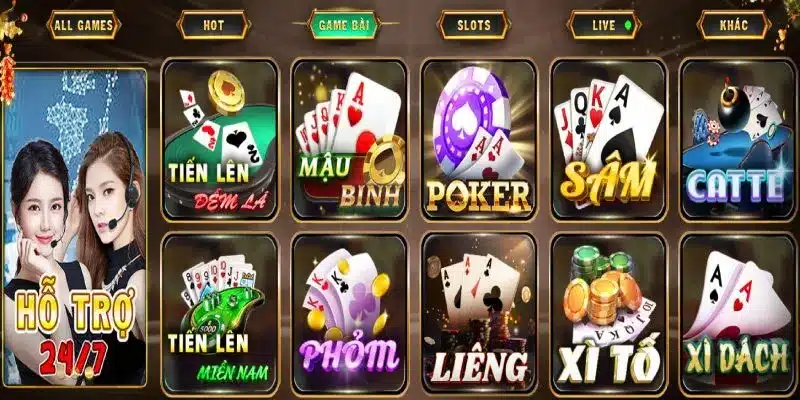This screenshot has height=400, width=800.
Task: Switch to the Live tab
Action: [603, 23]
